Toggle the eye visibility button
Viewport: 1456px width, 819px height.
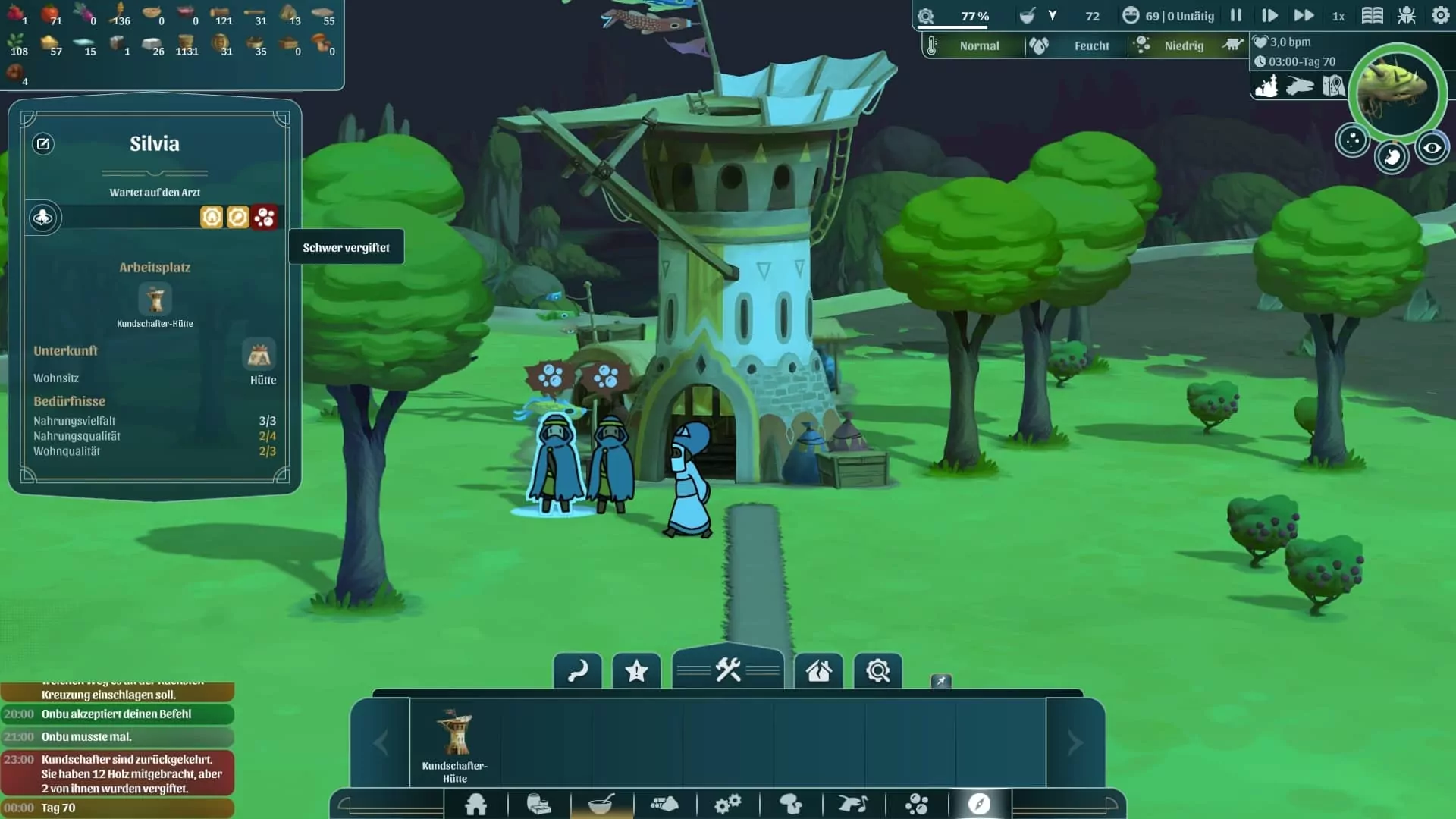pyautogui.click(x=1432, y=149)
